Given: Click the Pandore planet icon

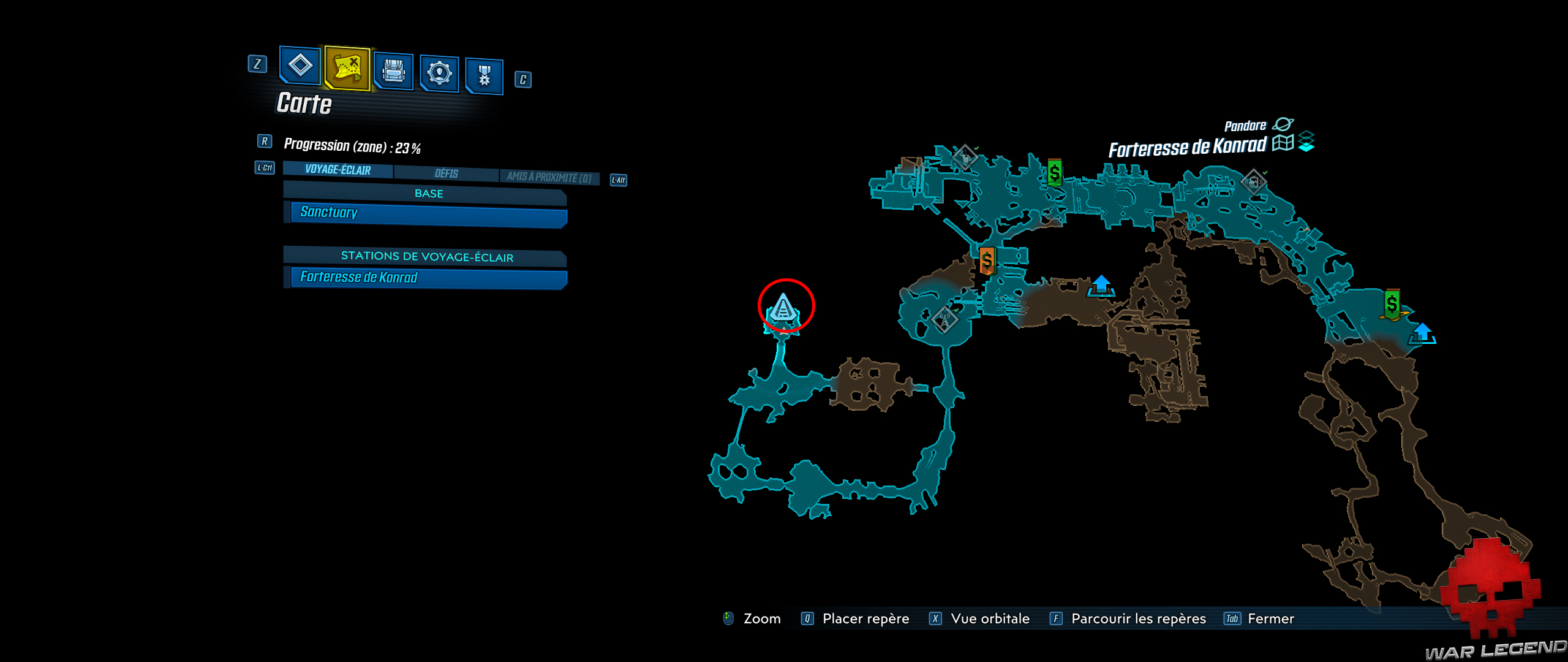Looking at the screenshot, I should click(x=1284, y=124).
